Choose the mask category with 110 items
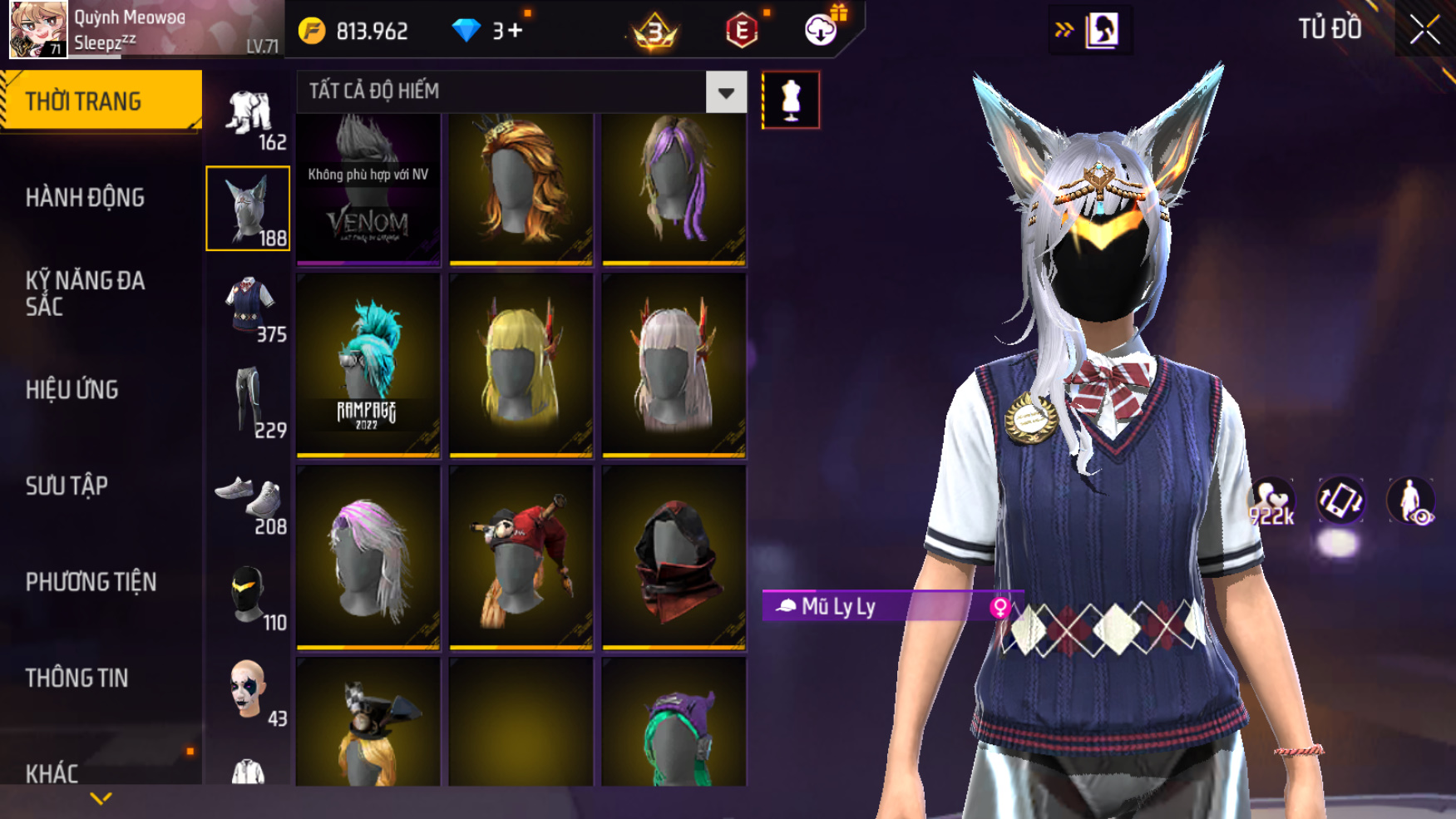 (248, 595)
